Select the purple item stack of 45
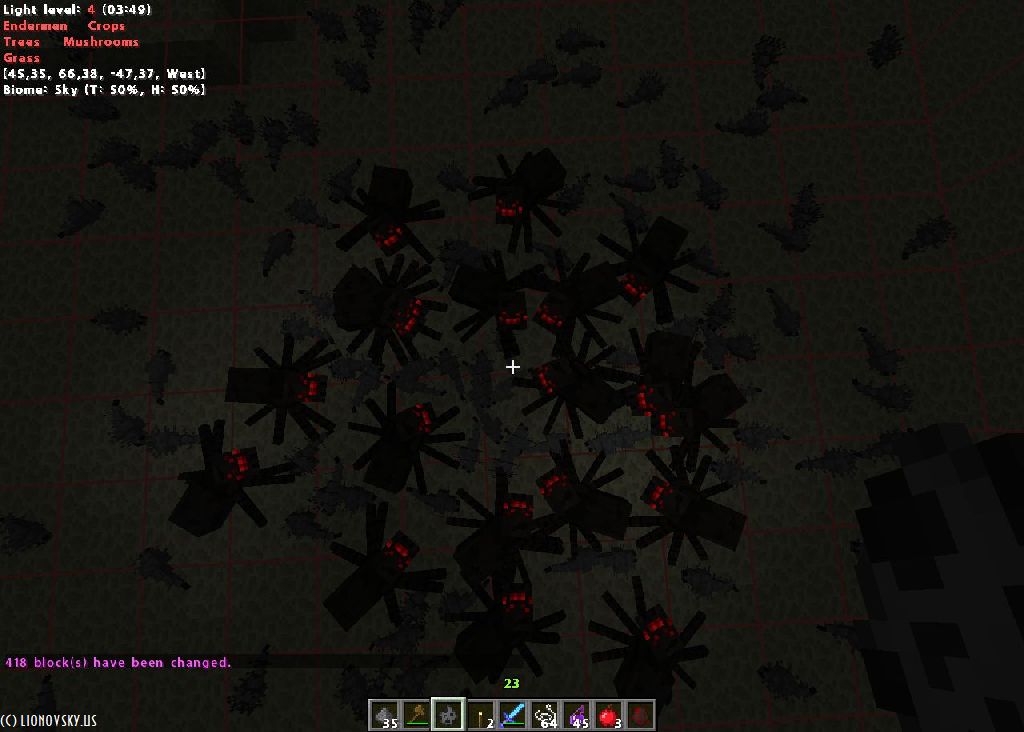Viewport: 1024px width, 732px height. [x=576, y=715]
